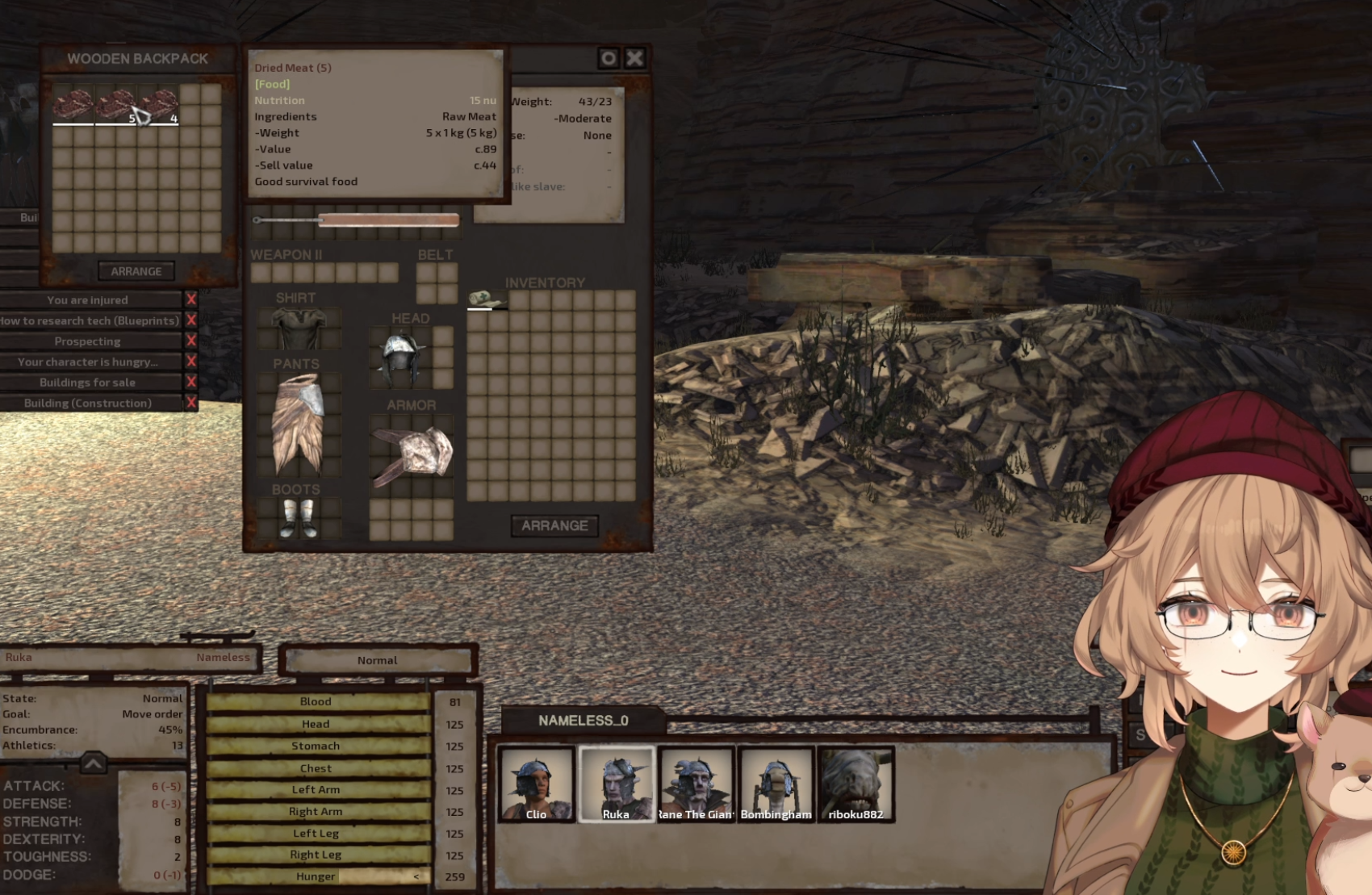Select the riboku882 portrait
This screenshot has height=895, width=1372.
(855, 784)
